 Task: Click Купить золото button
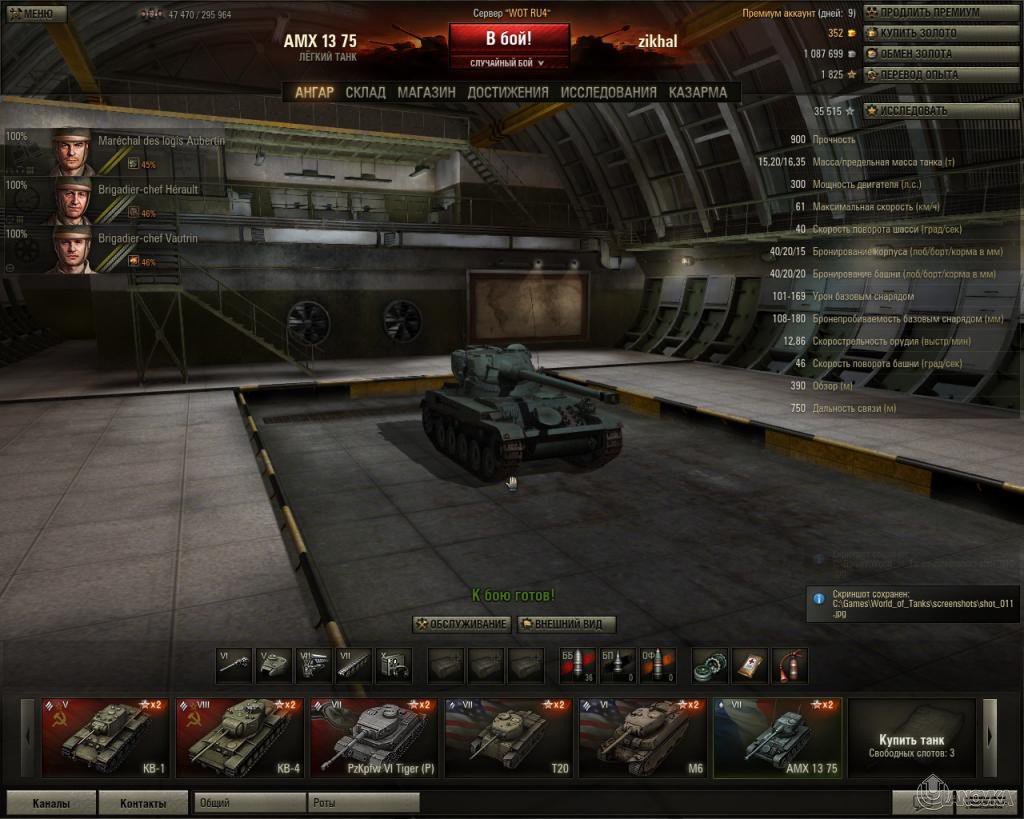[x=917, y=33]
